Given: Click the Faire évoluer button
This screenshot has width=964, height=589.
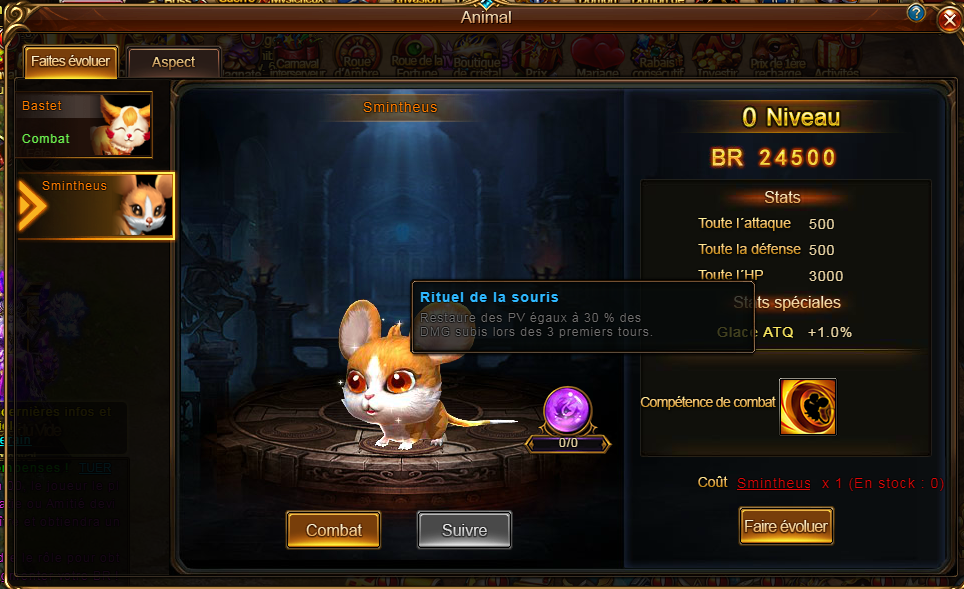Looking at the screenshot, I should (x=786, y=525).
